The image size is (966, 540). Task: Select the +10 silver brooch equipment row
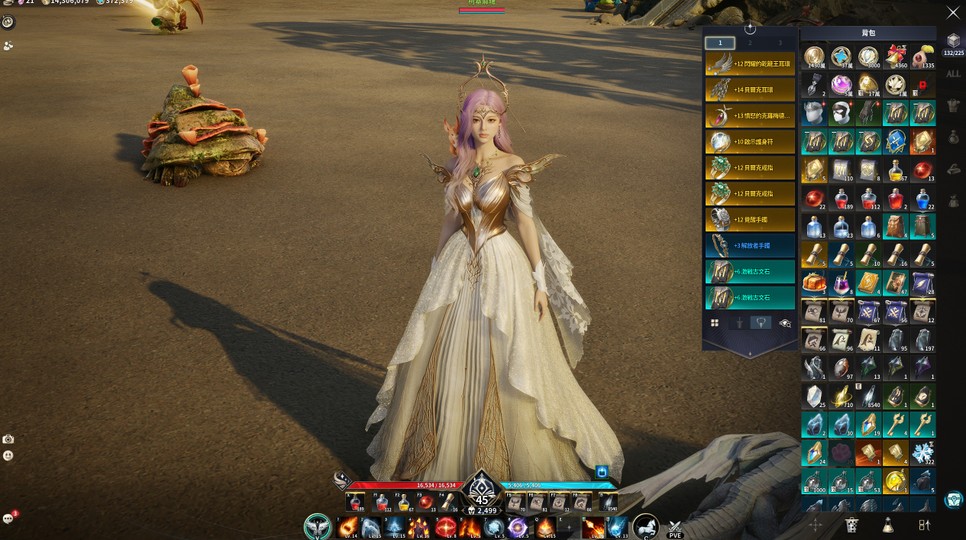(750, 141)
